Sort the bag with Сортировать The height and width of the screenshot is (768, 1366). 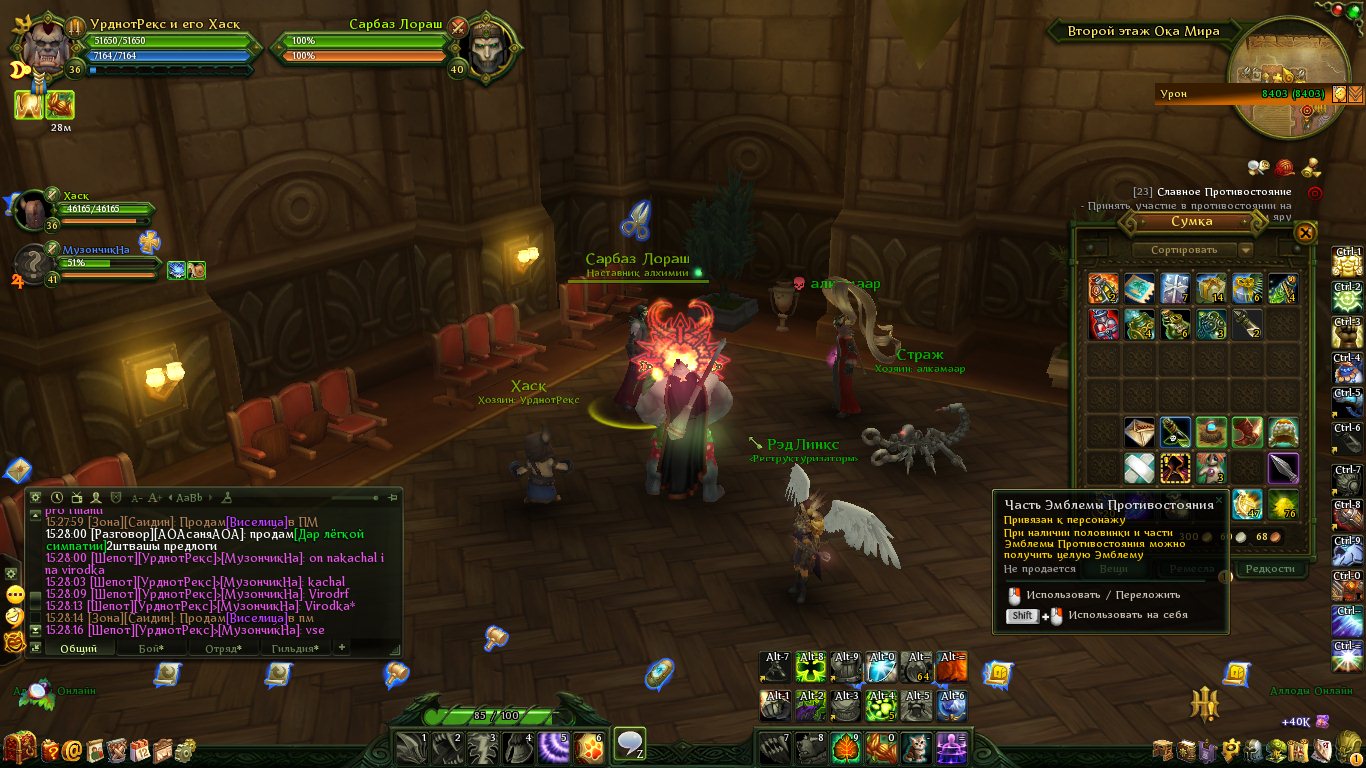tap(1184, 249)
